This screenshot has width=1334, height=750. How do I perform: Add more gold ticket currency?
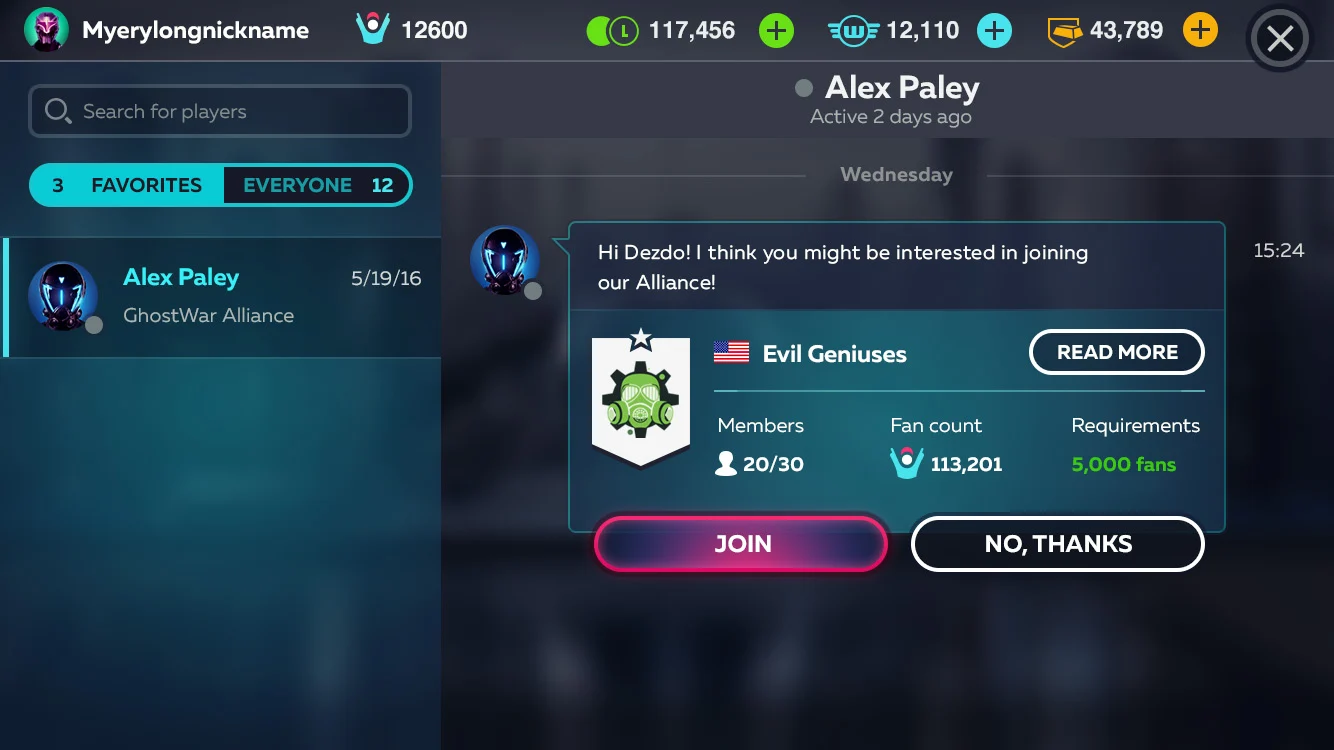tap(1200, 31)
